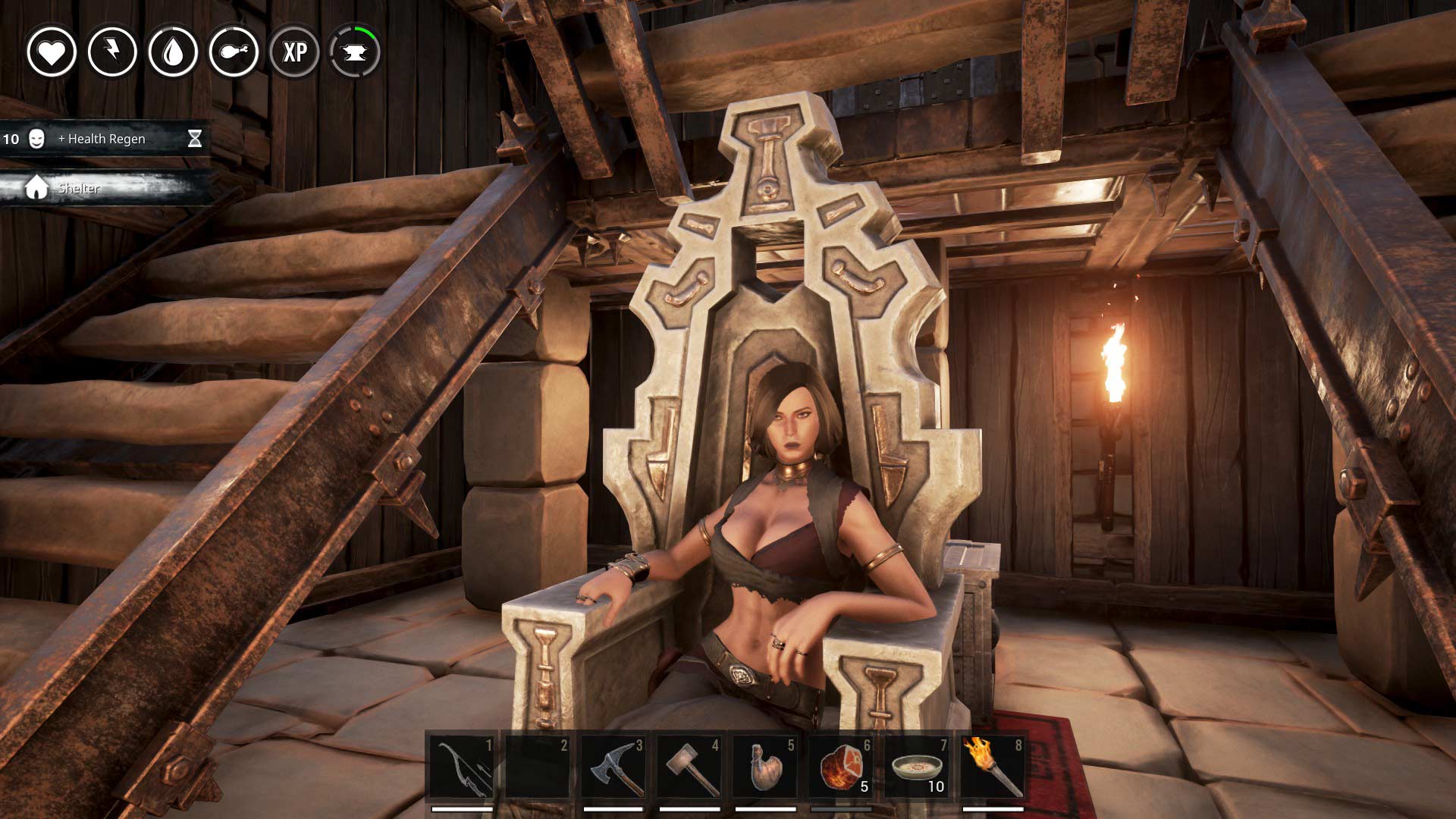Select the bow in hotbar slot 1

tap(462, 767)
